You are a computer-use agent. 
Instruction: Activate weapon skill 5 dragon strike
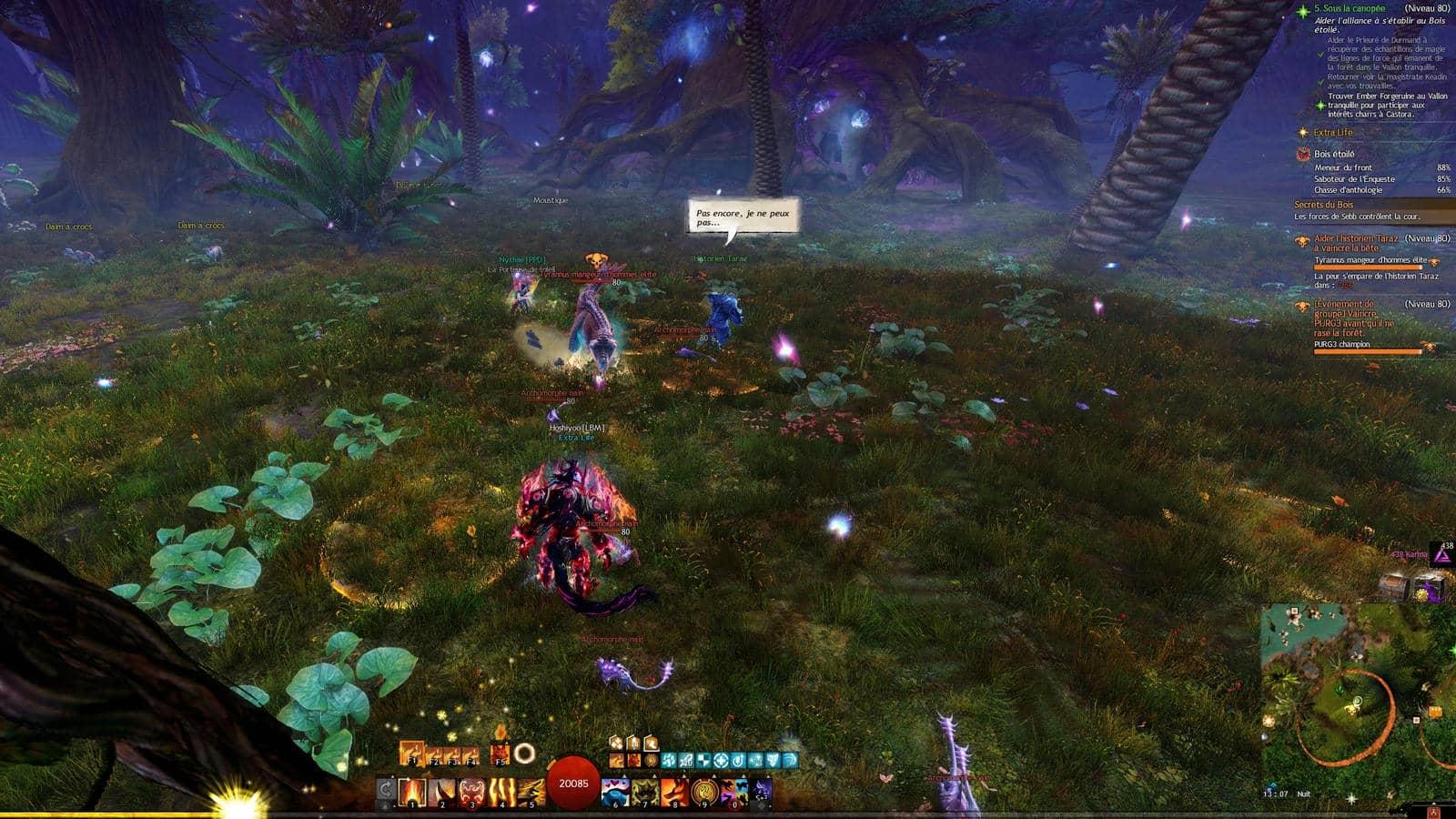[x=531, y=792]
